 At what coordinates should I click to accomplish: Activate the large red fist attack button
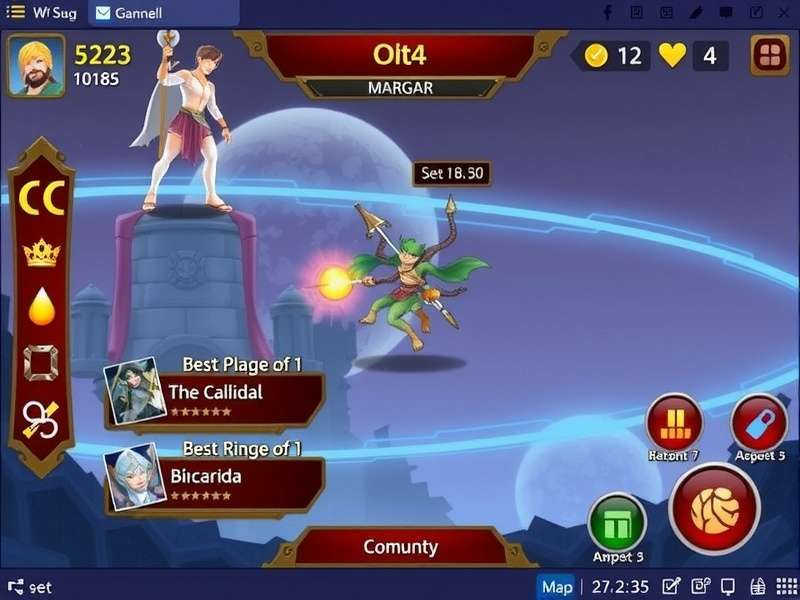point(714,509)
